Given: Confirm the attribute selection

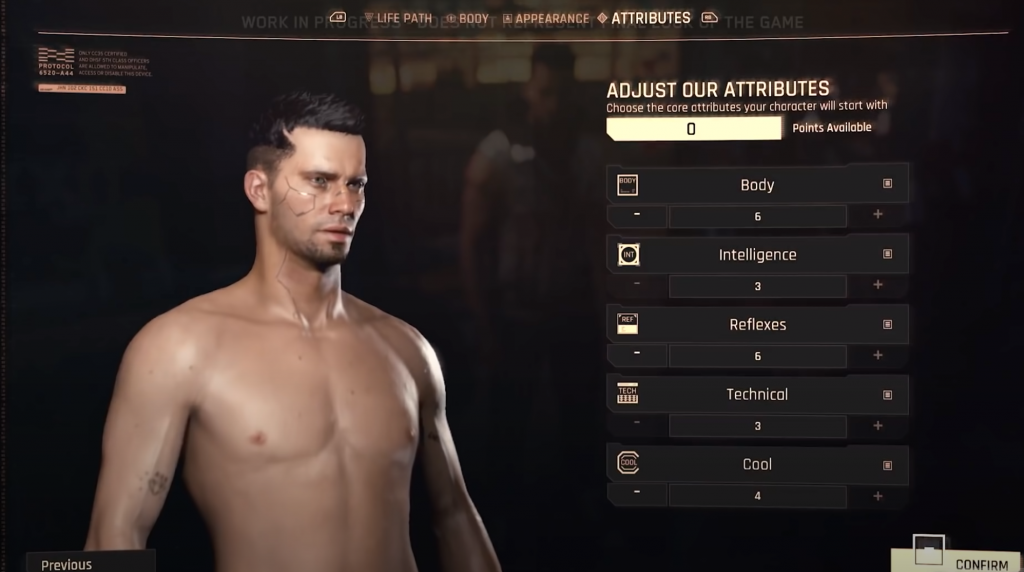Looking at the screenshot, I should click(962, 561).
